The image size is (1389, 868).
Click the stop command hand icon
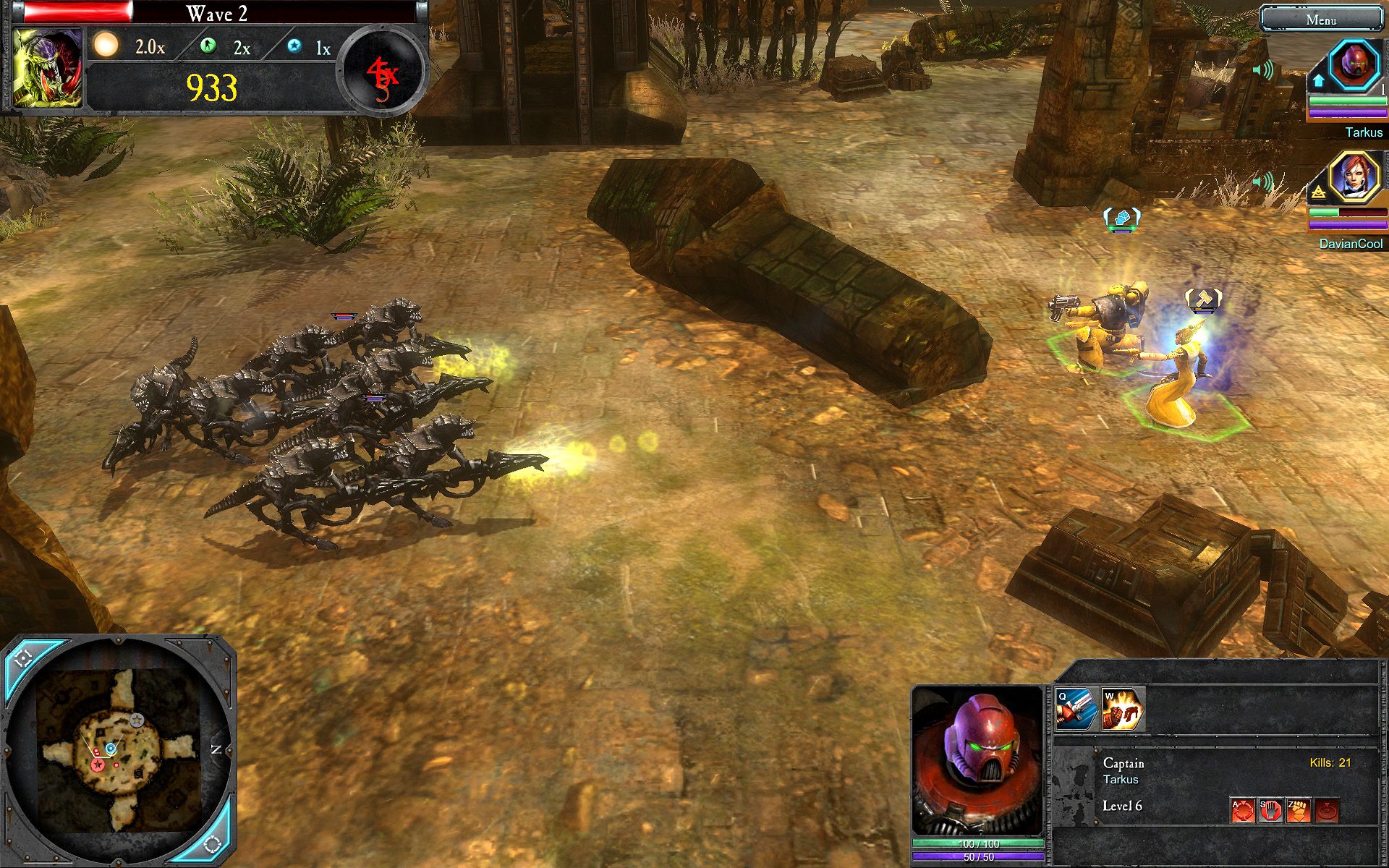pyautogui.click(x=1270, y=810)
